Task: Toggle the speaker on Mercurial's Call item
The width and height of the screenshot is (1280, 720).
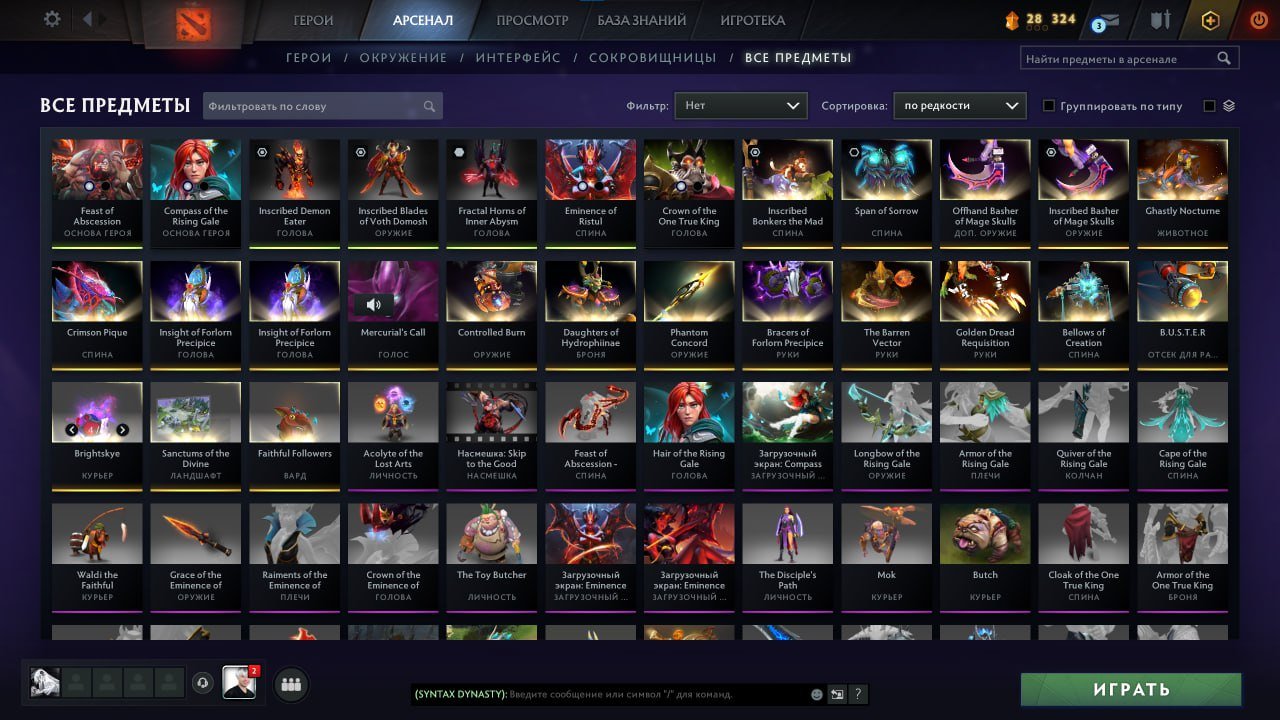Action: [x=374, y=304]
